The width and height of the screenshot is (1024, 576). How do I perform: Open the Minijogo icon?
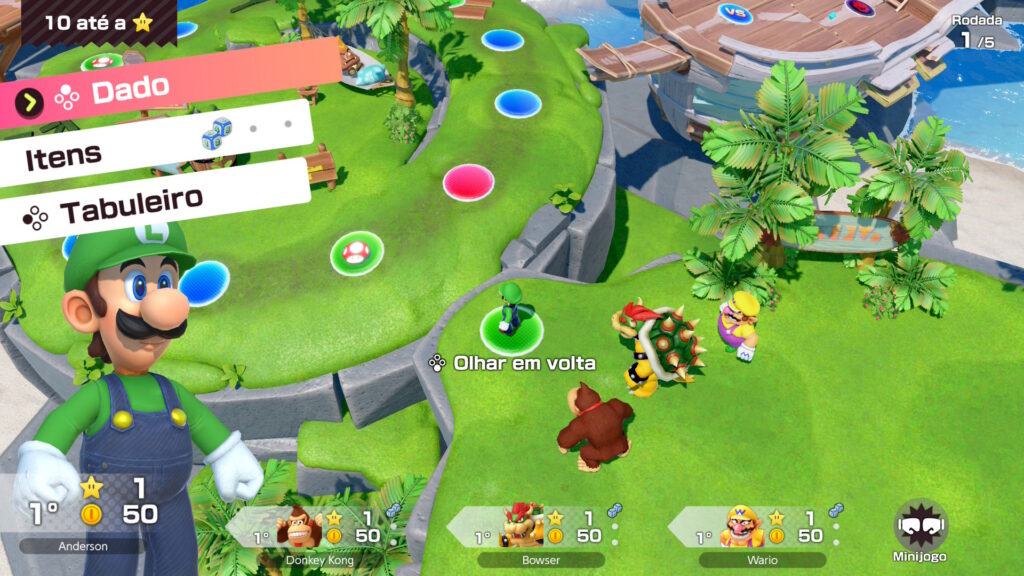coord(921,532)
